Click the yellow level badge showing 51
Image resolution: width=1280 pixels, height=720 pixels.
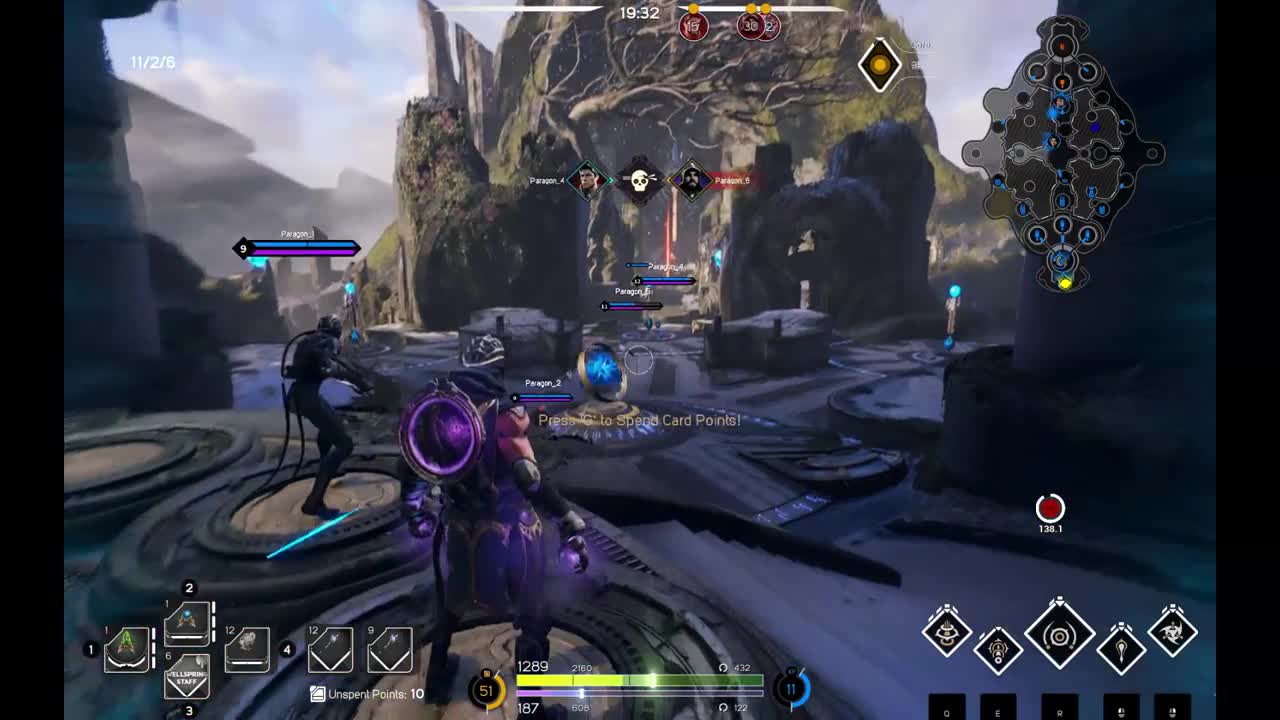coord(487,690)
